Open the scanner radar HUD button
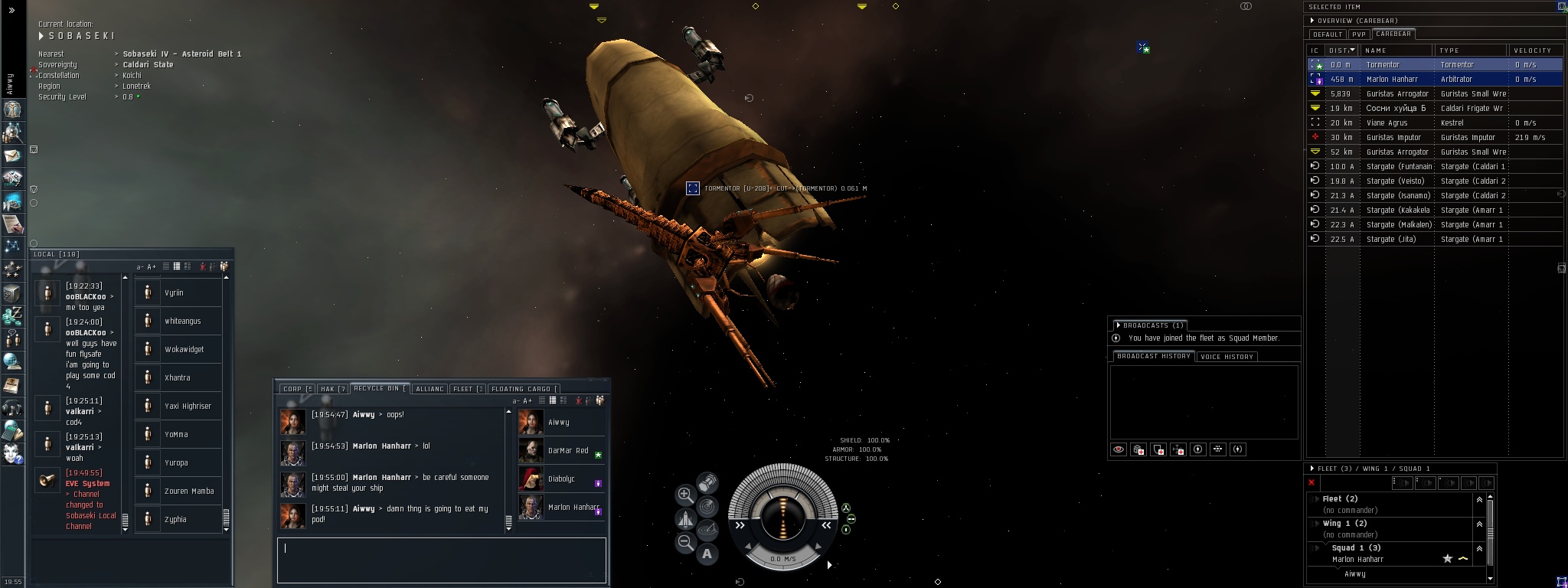1568x588 pixels. coord(708,506)
